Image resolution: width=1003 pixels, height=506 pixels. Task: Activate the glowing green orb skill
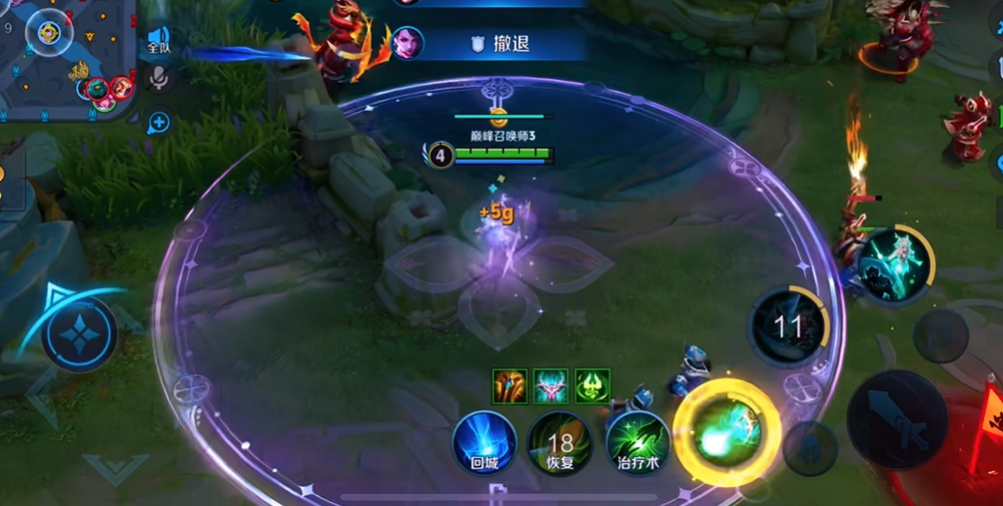click(x=727, y=433)
